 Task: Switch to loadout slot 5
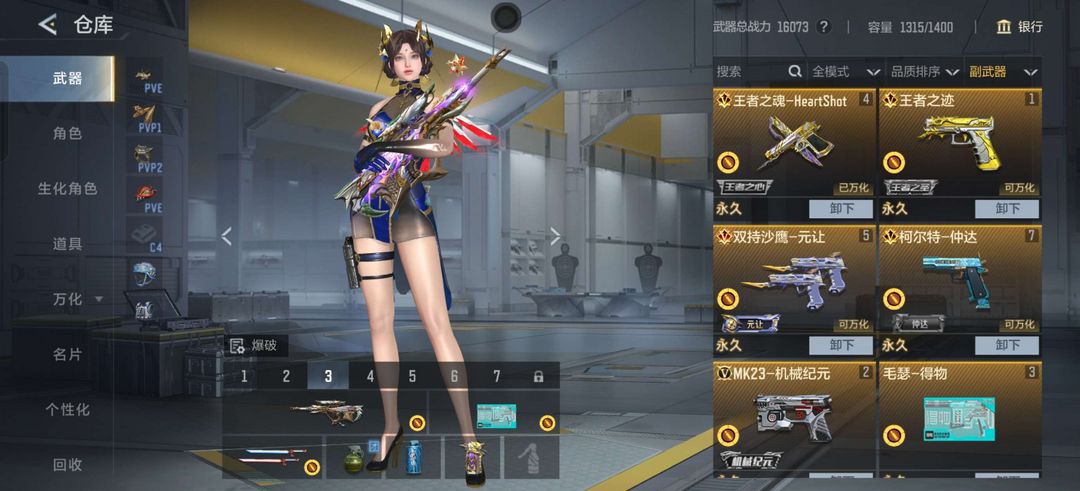(x=412, y=376)
